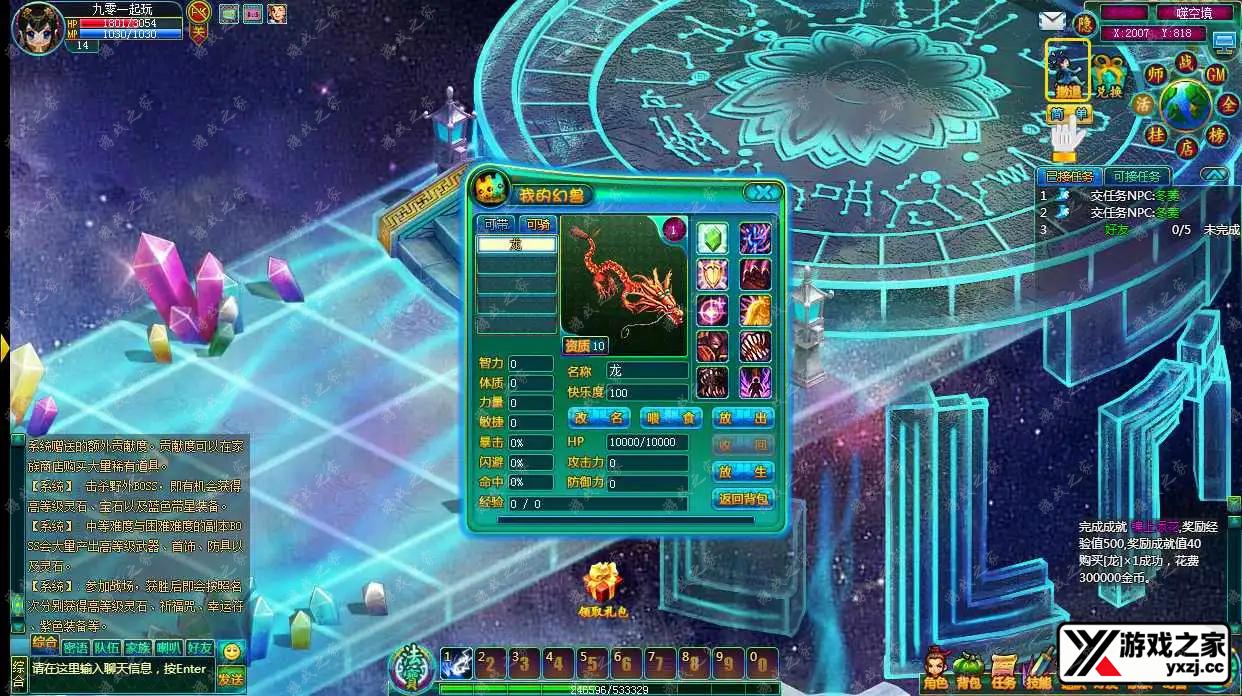This screenshot has width=1242, height=696.
Task: Open the mail envelope icon
Action: 1051,21
